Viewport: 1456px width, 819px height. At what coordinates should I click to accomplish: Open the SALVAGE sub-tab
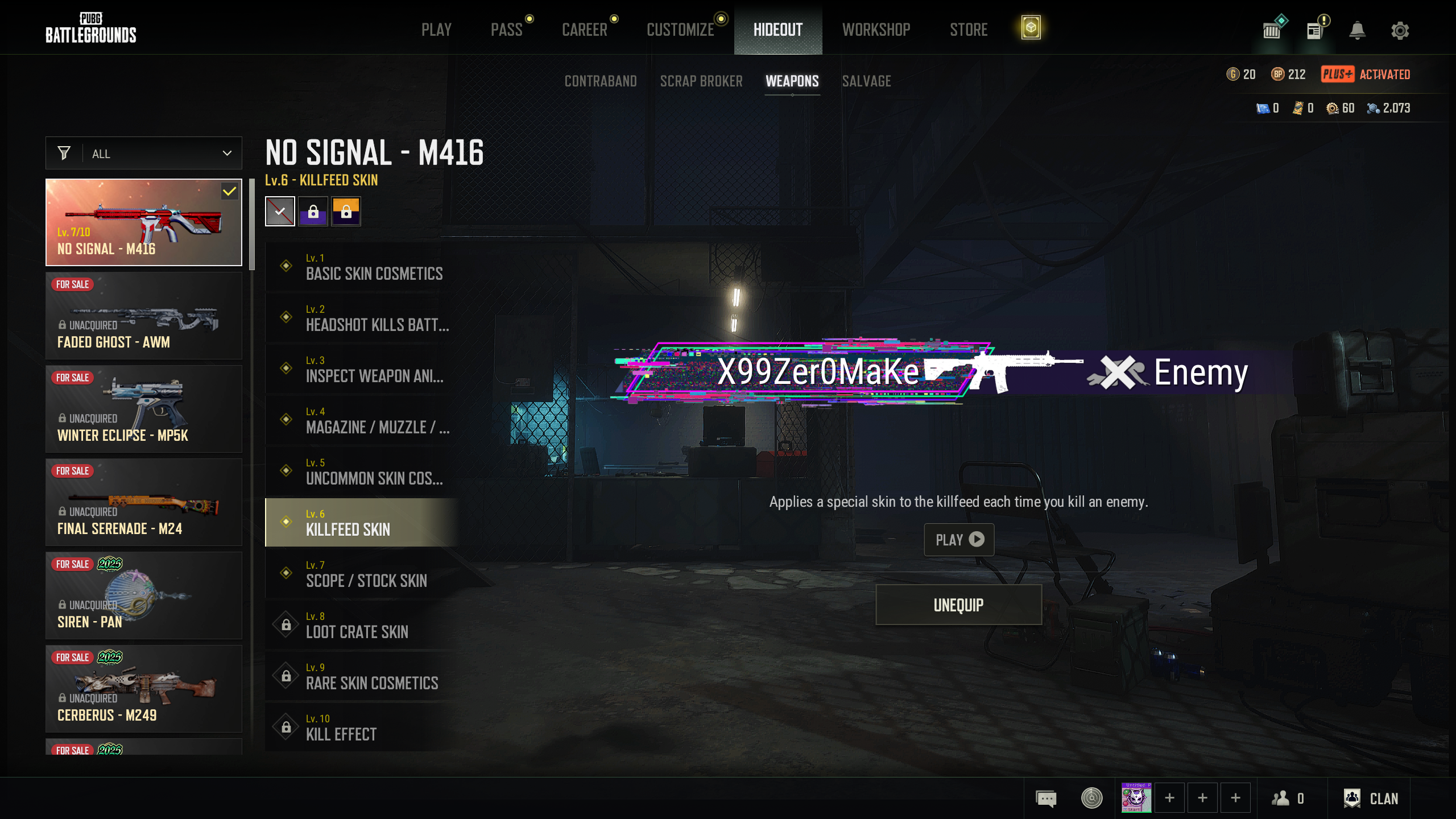coord(866,81)
